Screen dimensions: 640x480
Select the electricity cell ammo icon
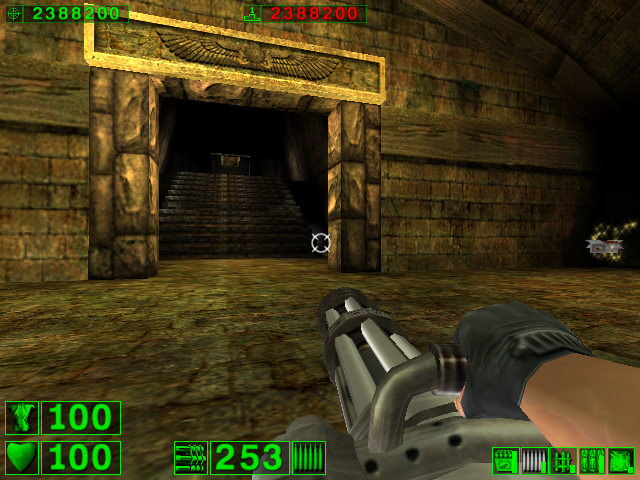[x=621, y=460]
